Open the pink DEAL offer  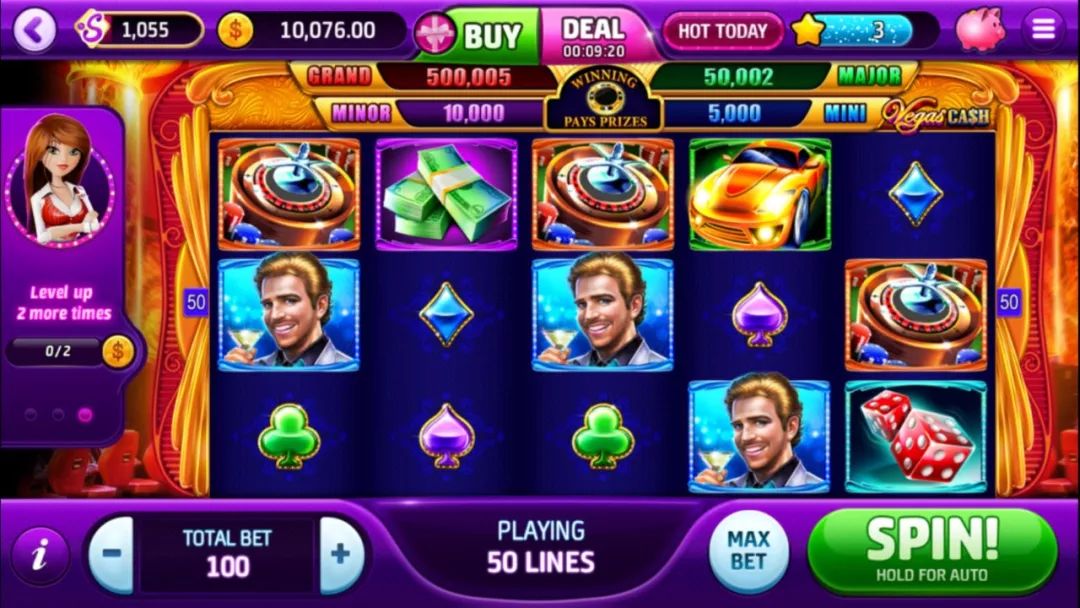click(594, 35)
